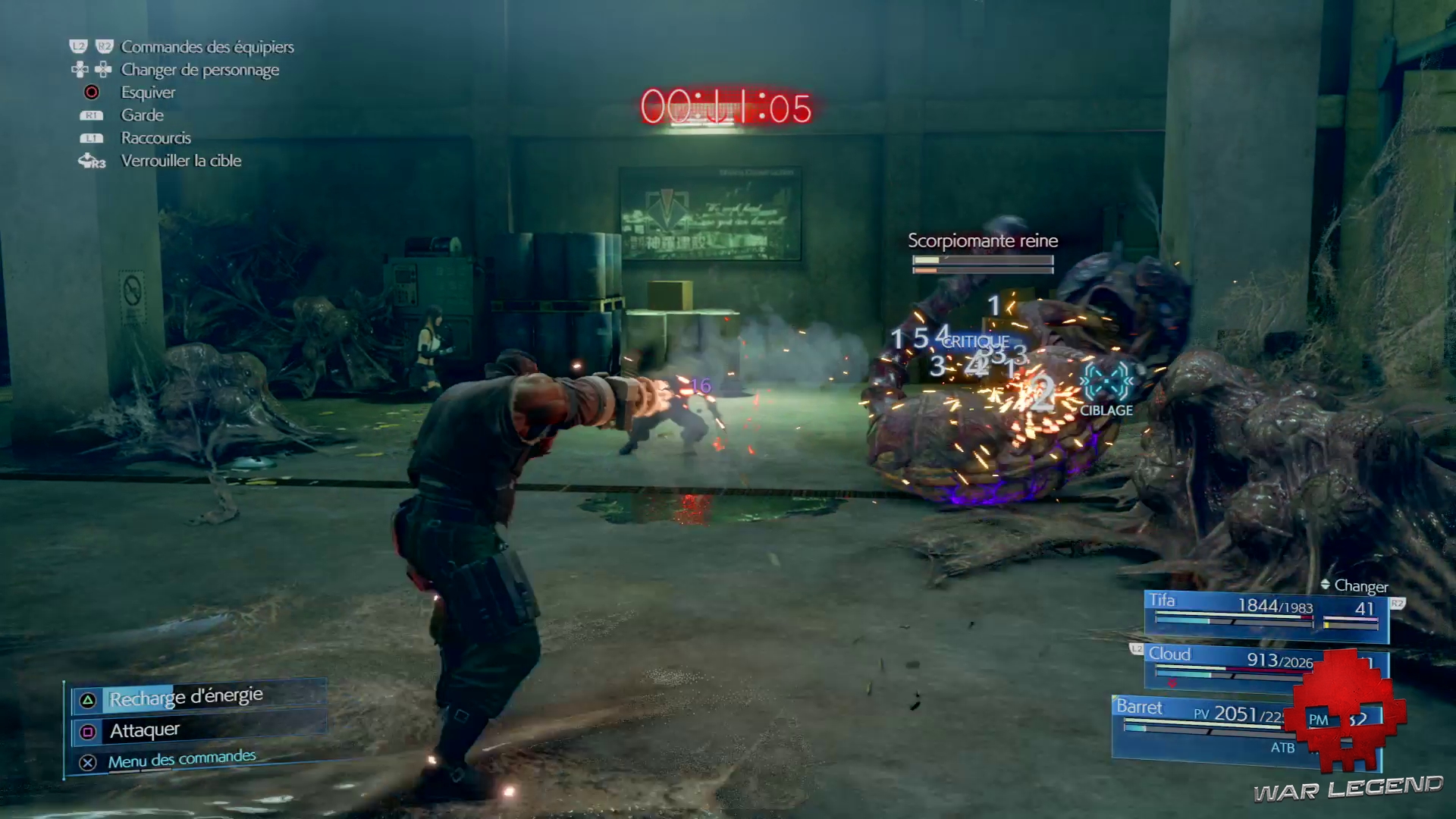Select the R3 Verrouiller la cible stick icon
This screenshot has height=819, width=1456.
click(91, 161)
